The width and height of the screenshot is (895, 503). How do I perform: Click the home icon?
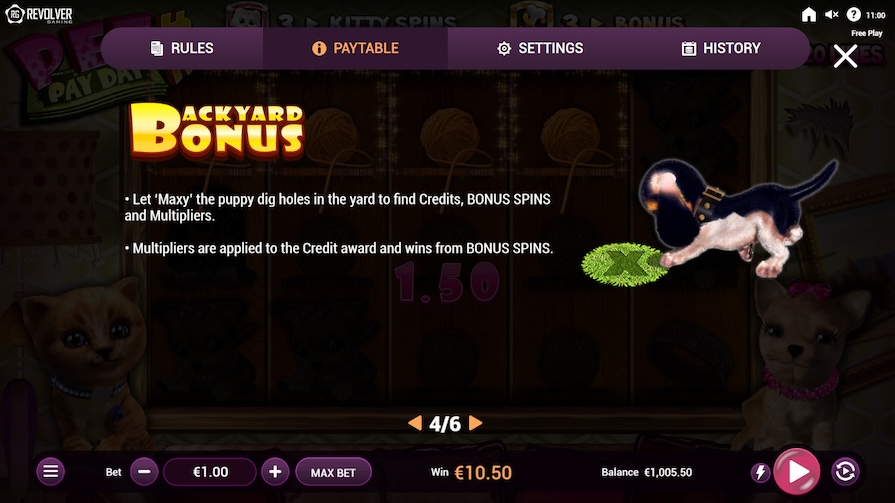coord(809,15)
